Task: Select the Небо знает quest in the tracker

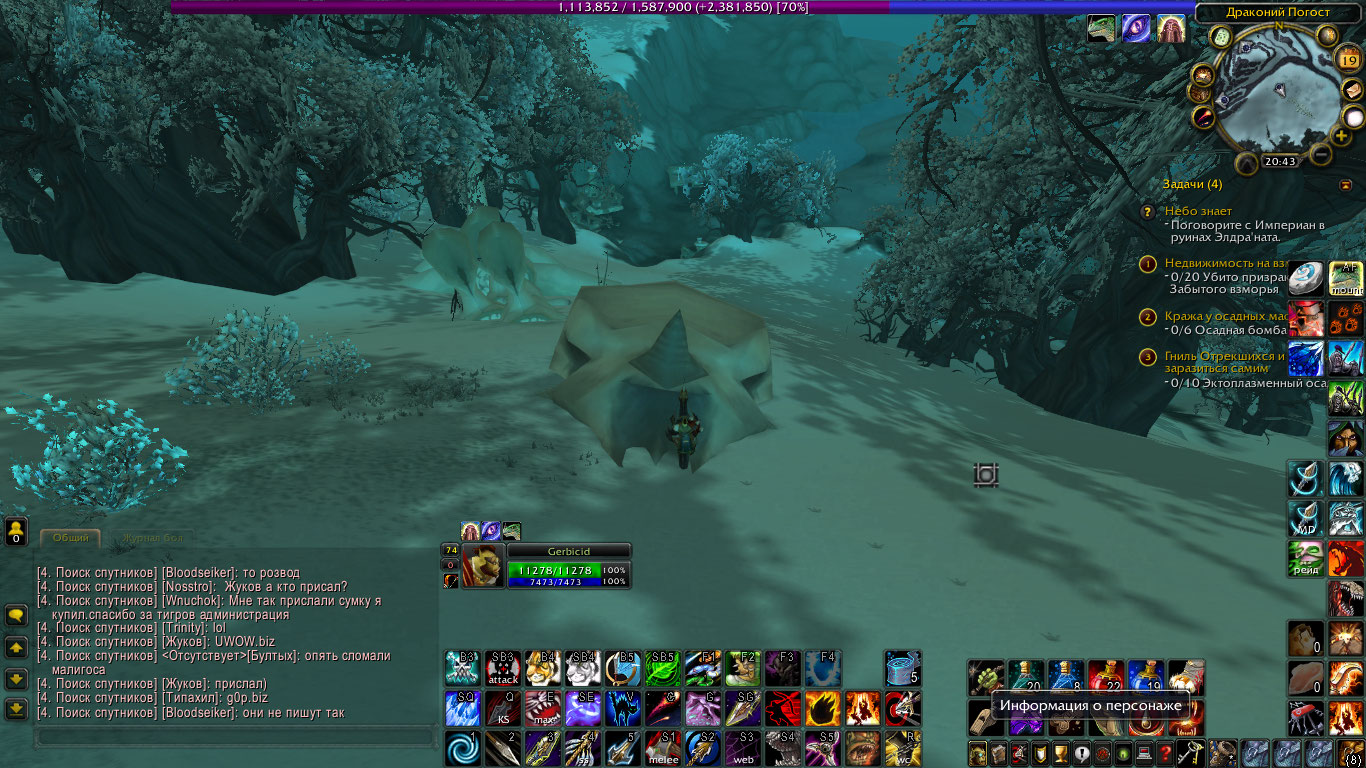Action: tap(1198, 211)
